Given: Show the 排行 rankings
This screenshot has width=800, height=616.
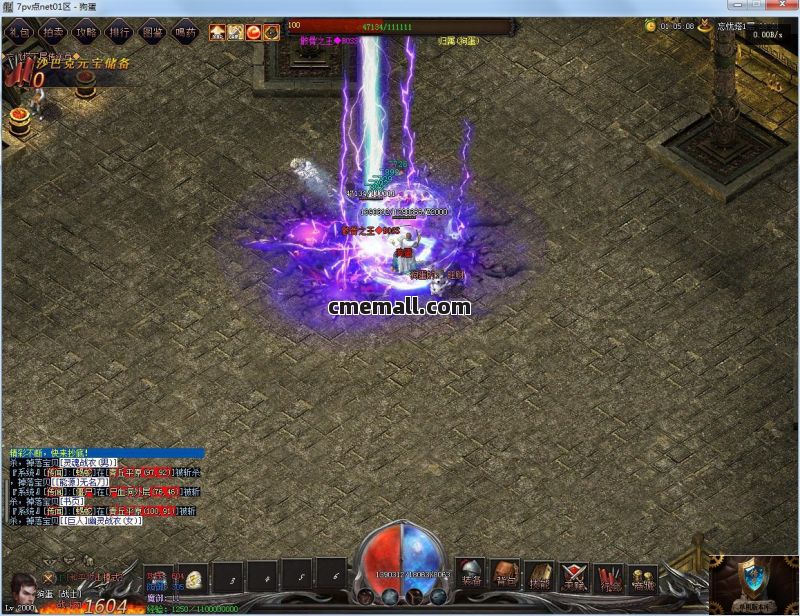Looking at the screenshot, I should pos(119,31).
